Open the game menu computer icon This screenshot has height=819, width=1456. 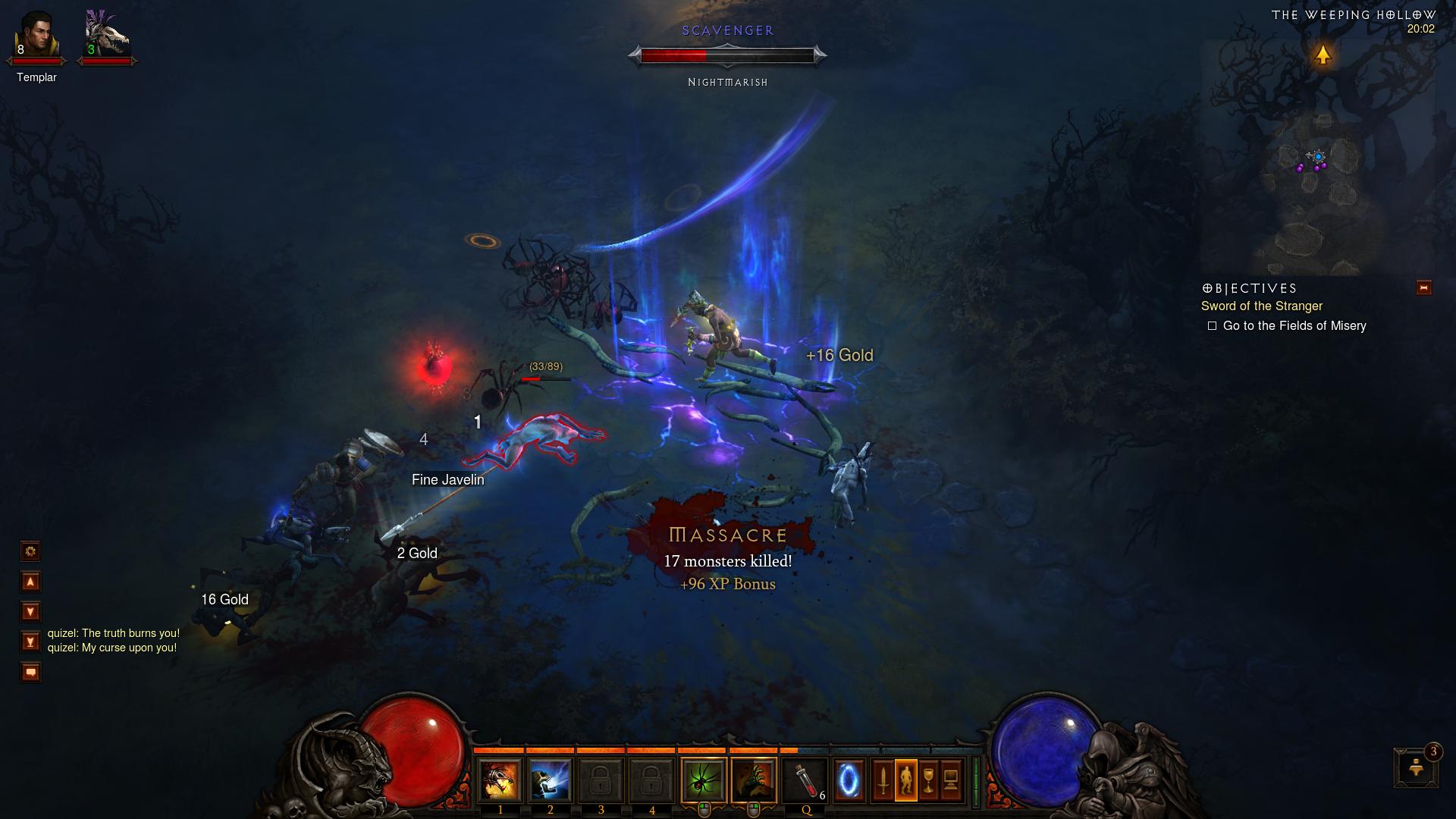(x=952, y=780)
